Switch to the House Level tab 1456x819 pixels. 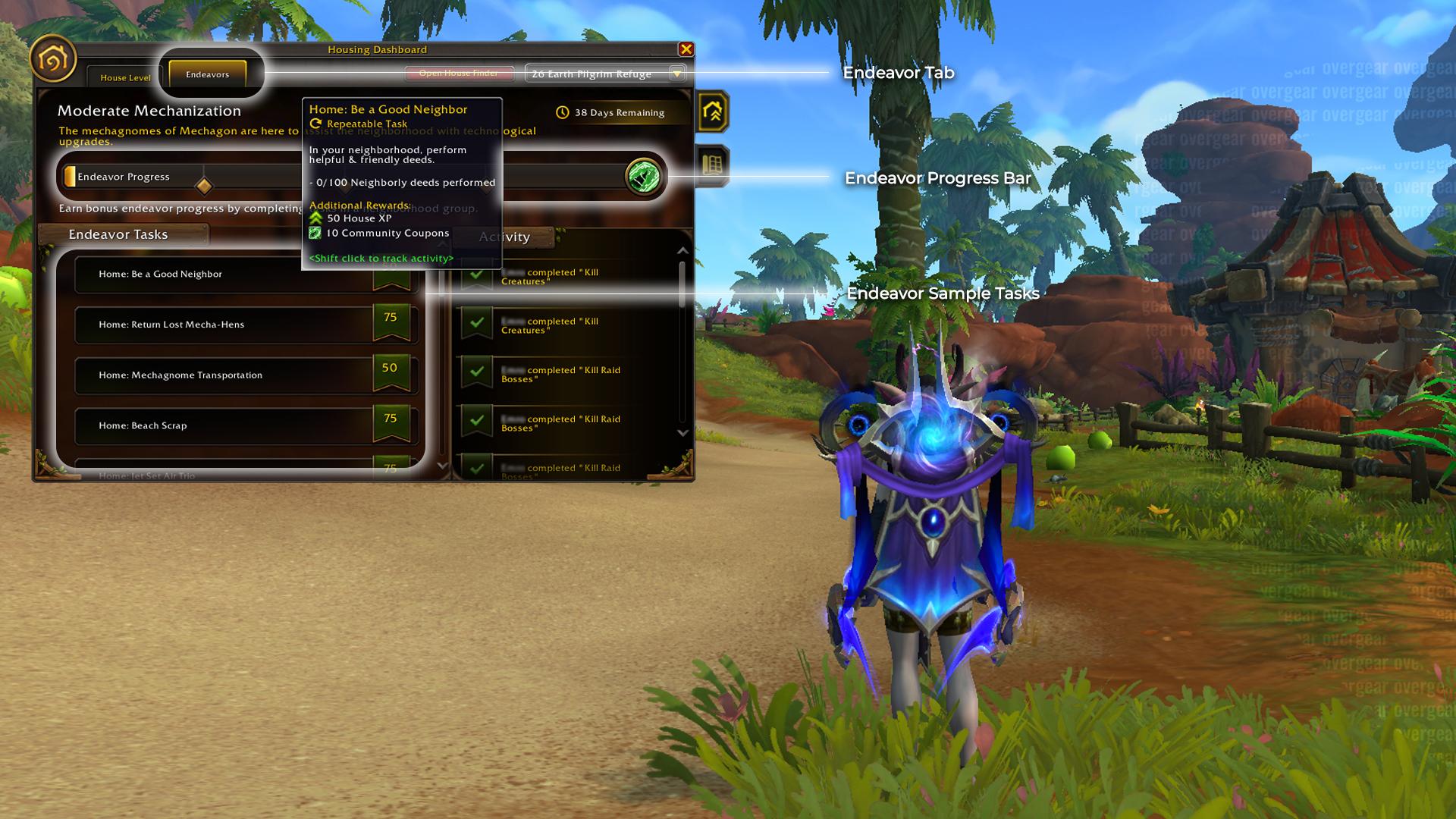click(x=125, y=77)
